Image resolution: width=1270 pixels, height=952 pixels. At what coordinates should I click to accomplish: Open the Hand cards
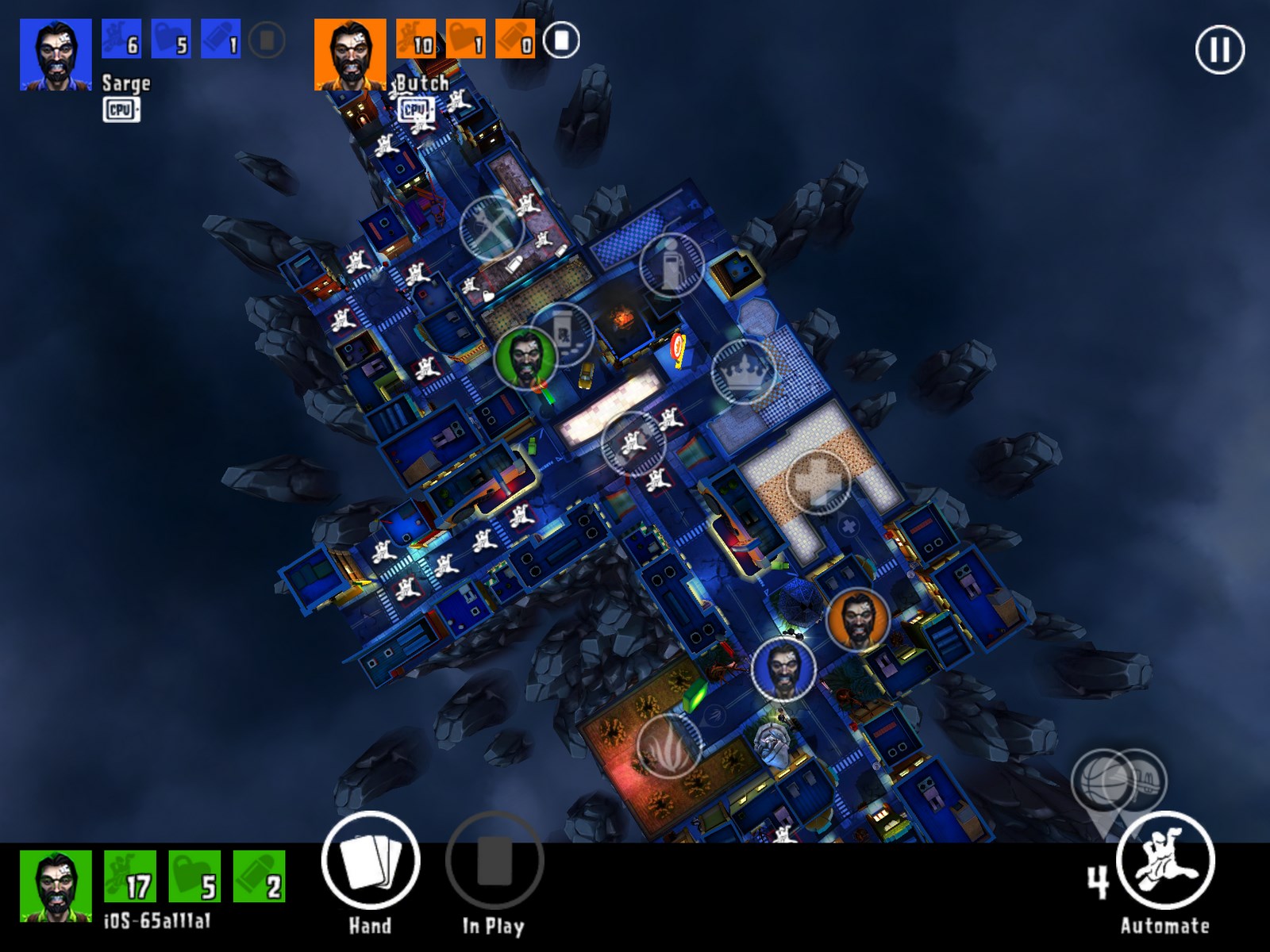pyautogui.click(x=370, y=861)
